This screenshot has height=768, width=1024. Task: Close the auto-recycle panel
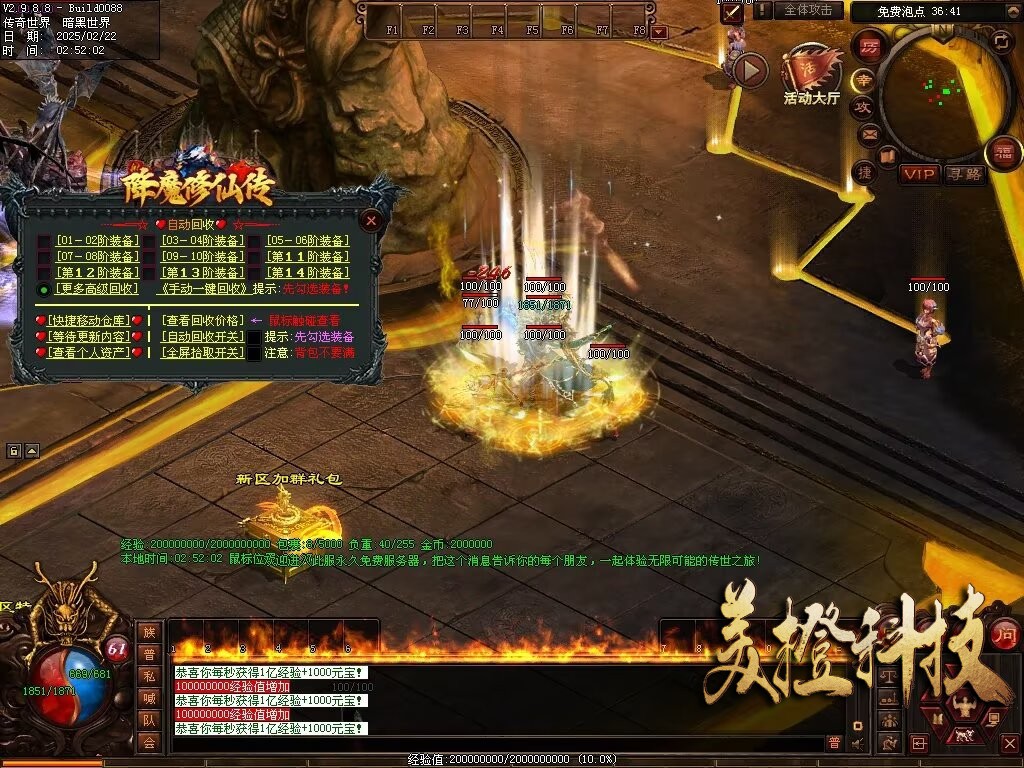coord(371,220)
